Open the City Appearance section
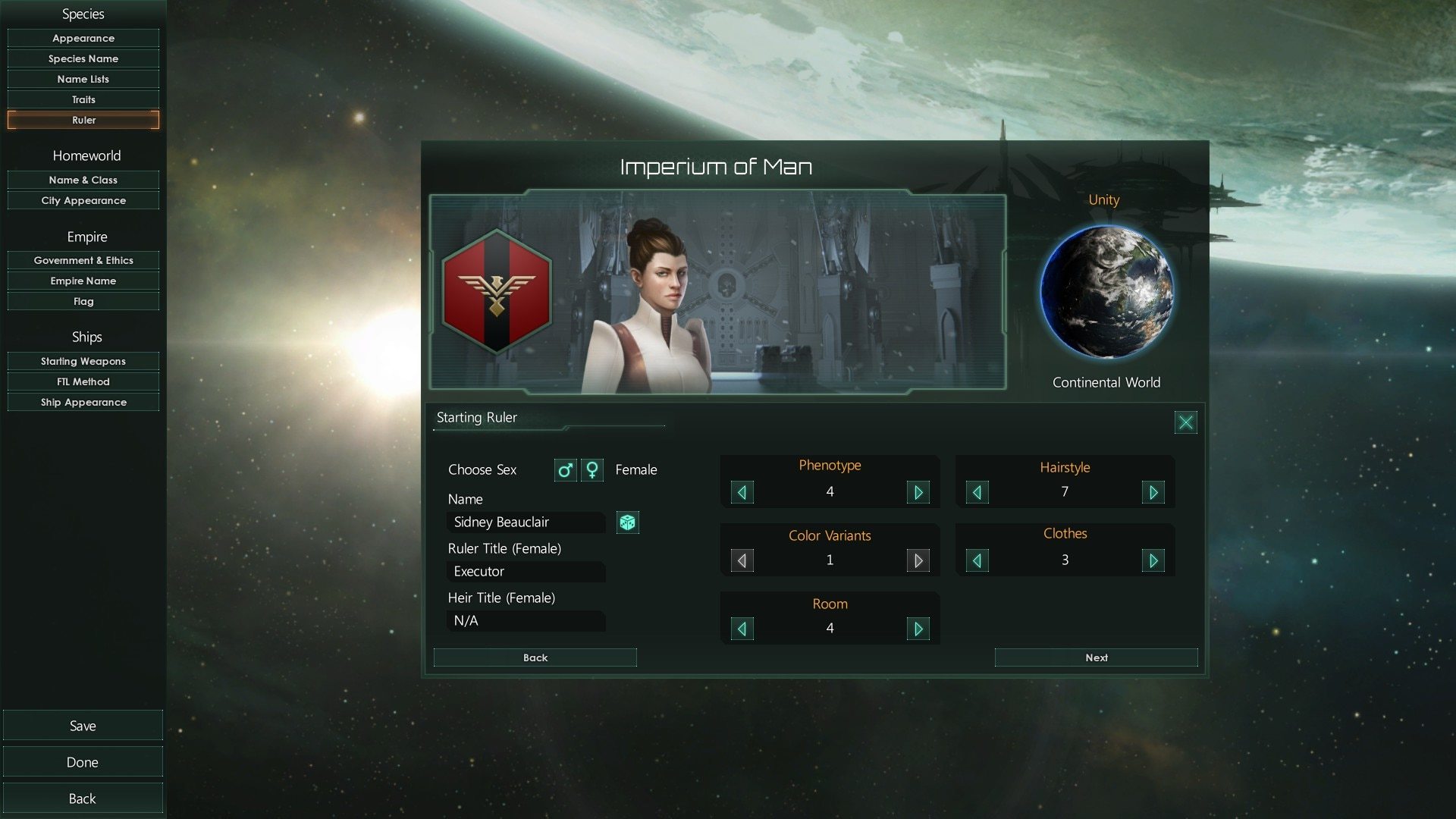 coord(83,200)
